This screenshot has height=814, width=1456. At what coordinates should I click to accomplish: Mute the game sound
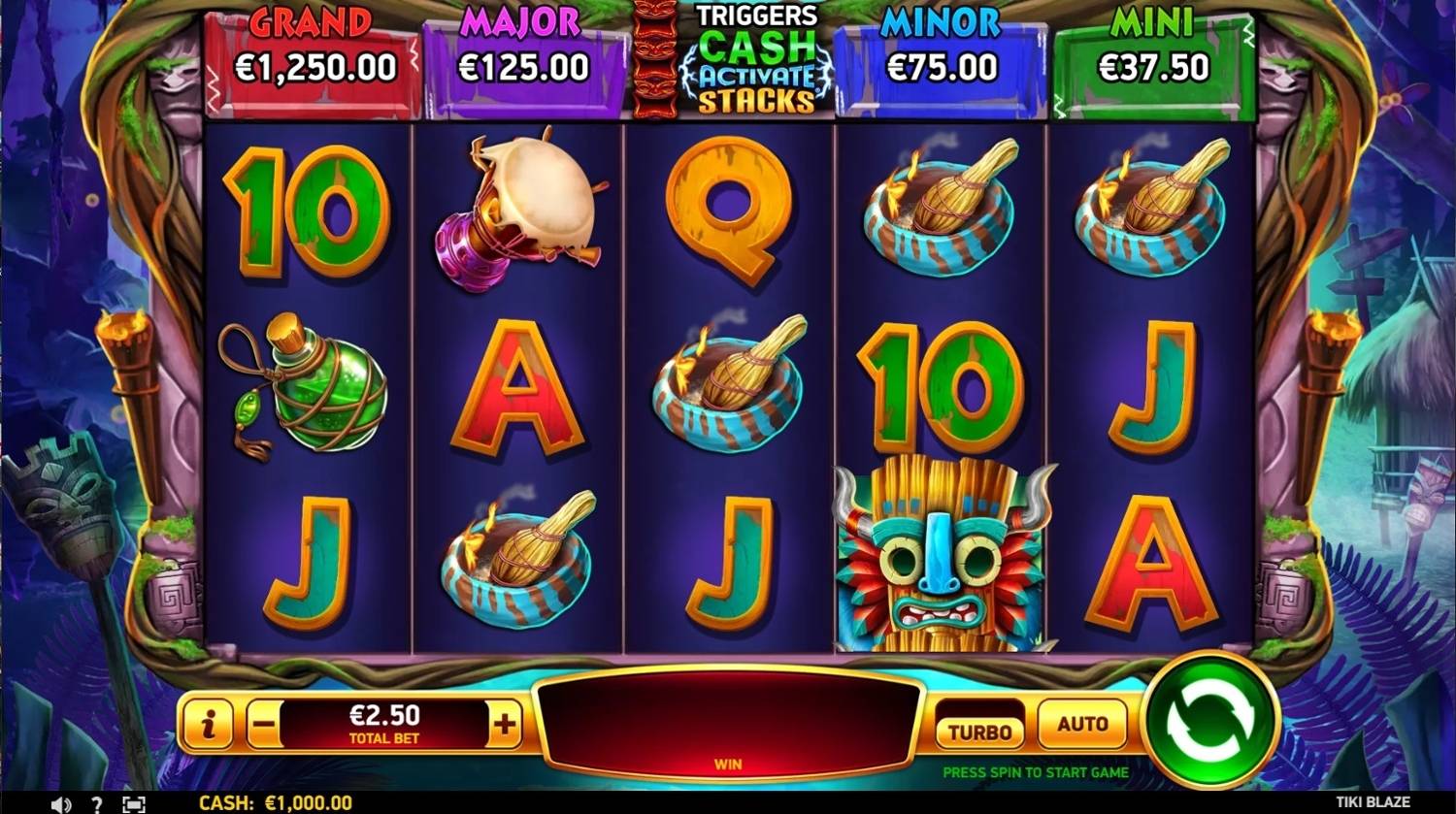point(61,804)
